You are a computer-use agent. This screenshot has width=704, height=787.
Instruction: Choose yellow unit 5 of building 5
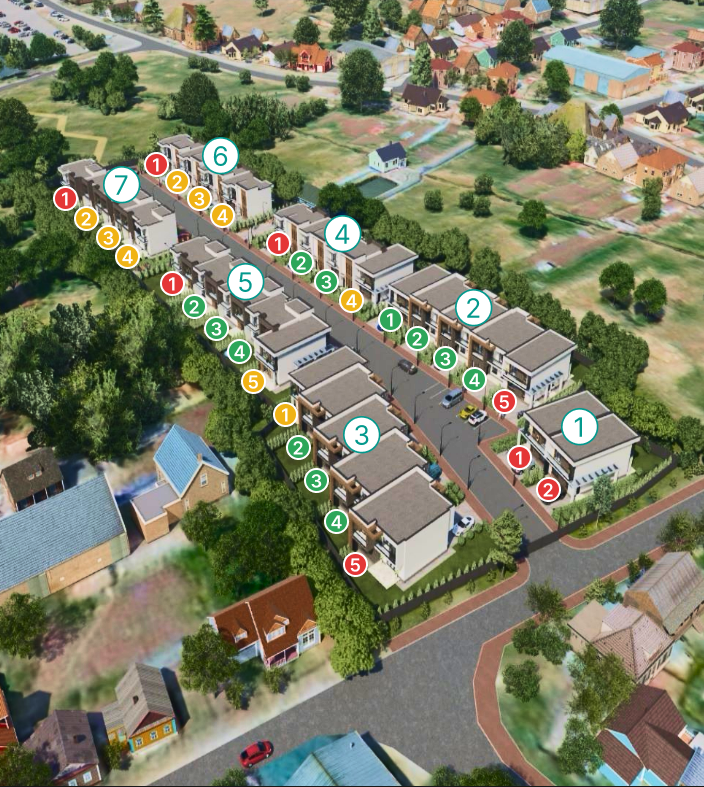(x=253, y=380)
